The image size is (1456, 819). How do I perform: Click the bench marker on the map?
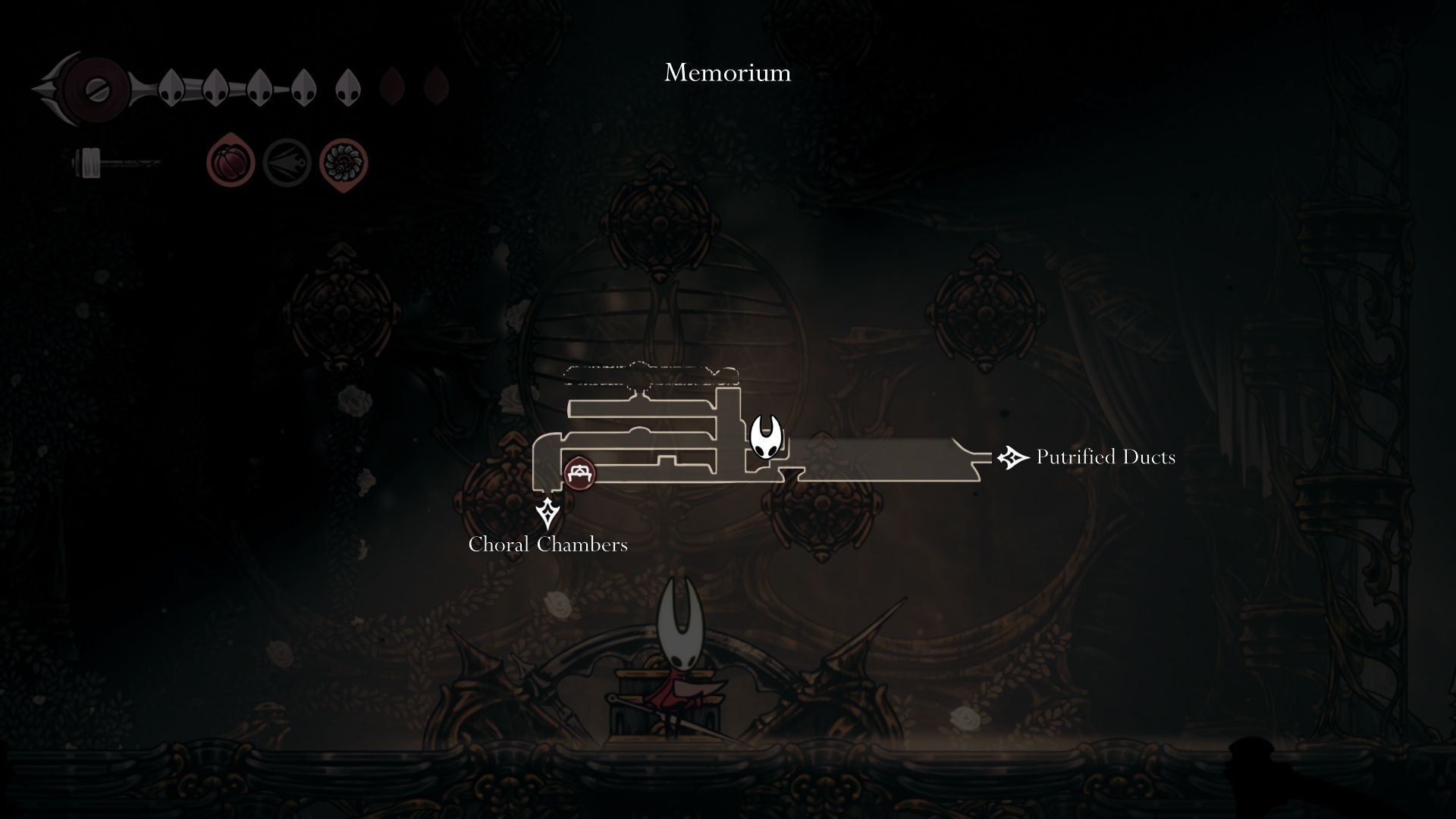[580, 474]
